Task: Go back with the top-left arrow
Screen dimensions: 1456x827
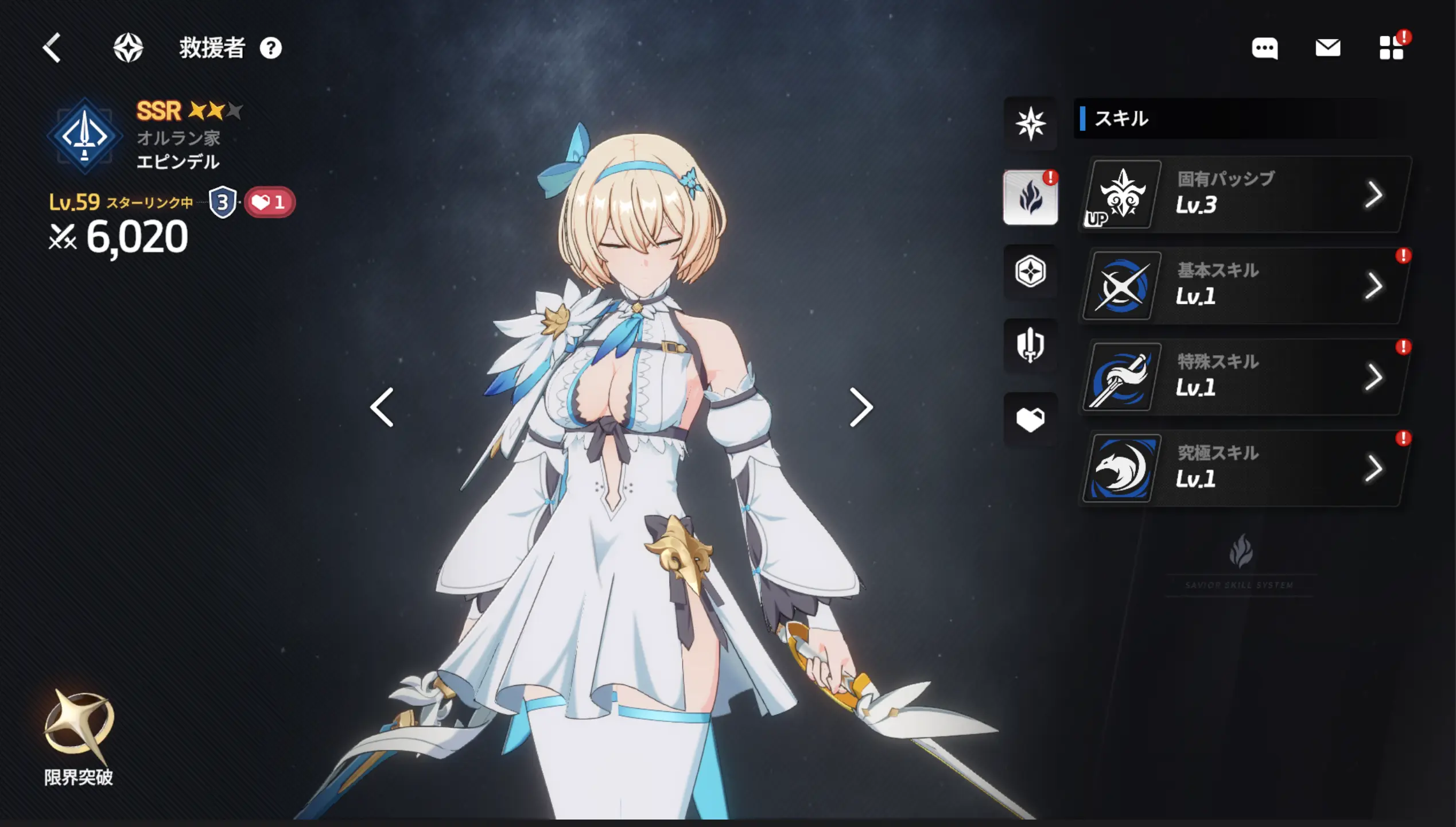Action: coord(52,48)
